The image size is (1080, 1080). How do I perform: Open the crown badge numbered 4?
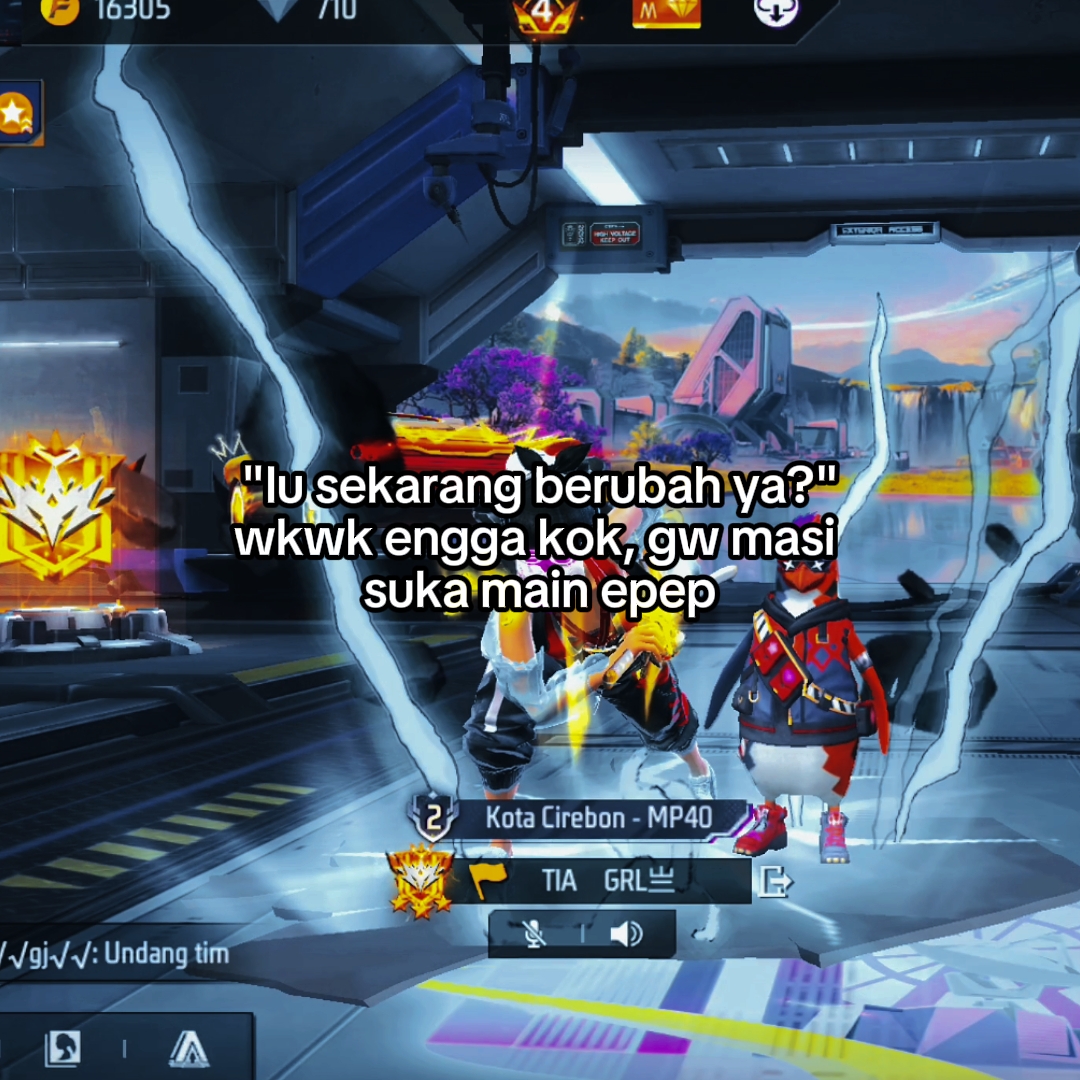pyautogui.click(x=543, y=15)
